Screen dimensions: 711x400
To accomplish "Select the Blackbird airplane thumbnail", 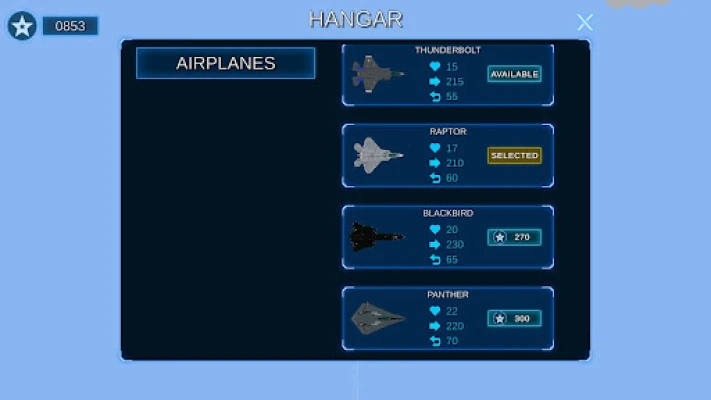I will coord(377,237).
